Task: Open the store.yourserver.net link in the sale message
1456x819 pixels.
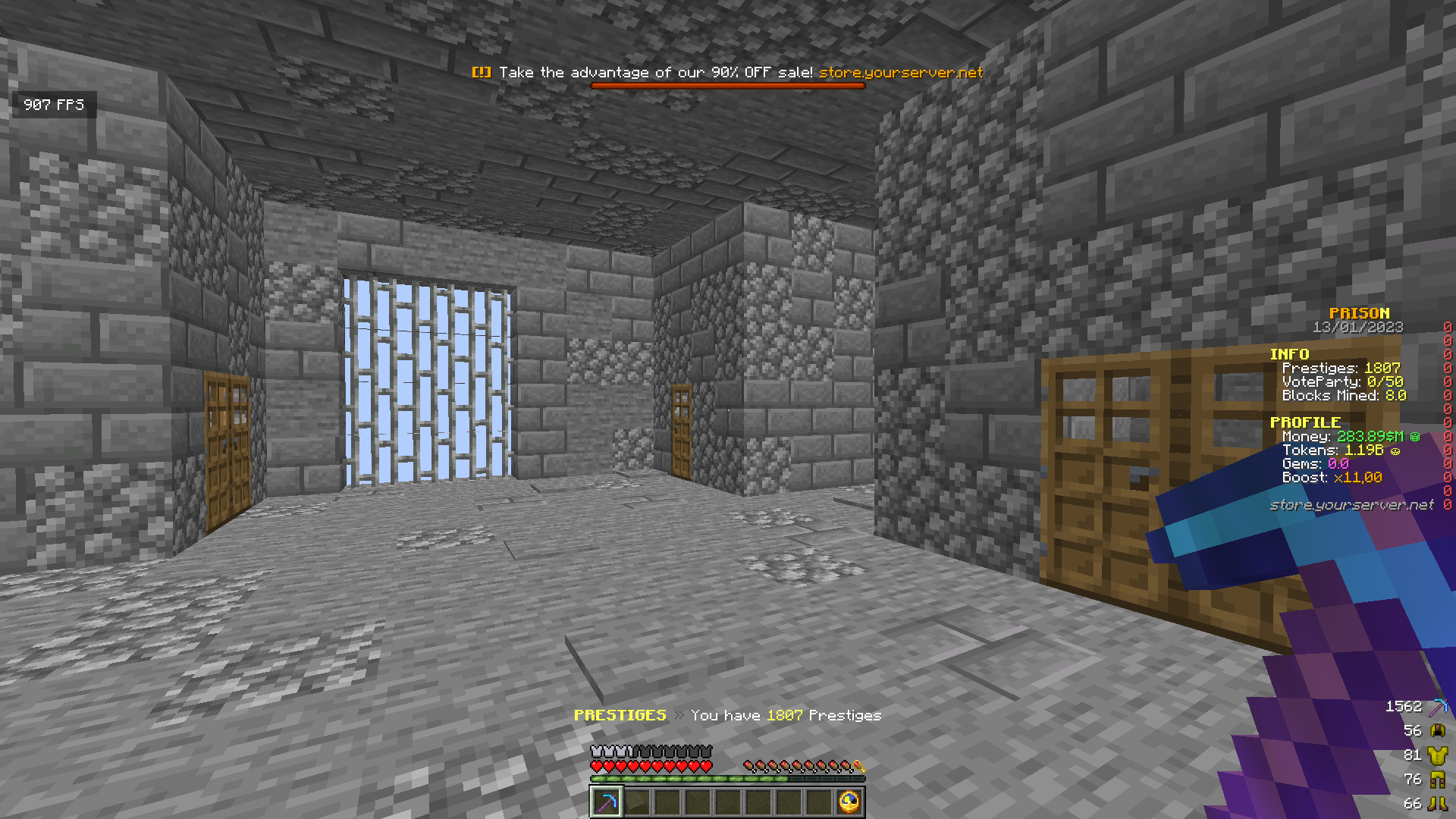Action: pyautogui.click(x=902, y=72)
